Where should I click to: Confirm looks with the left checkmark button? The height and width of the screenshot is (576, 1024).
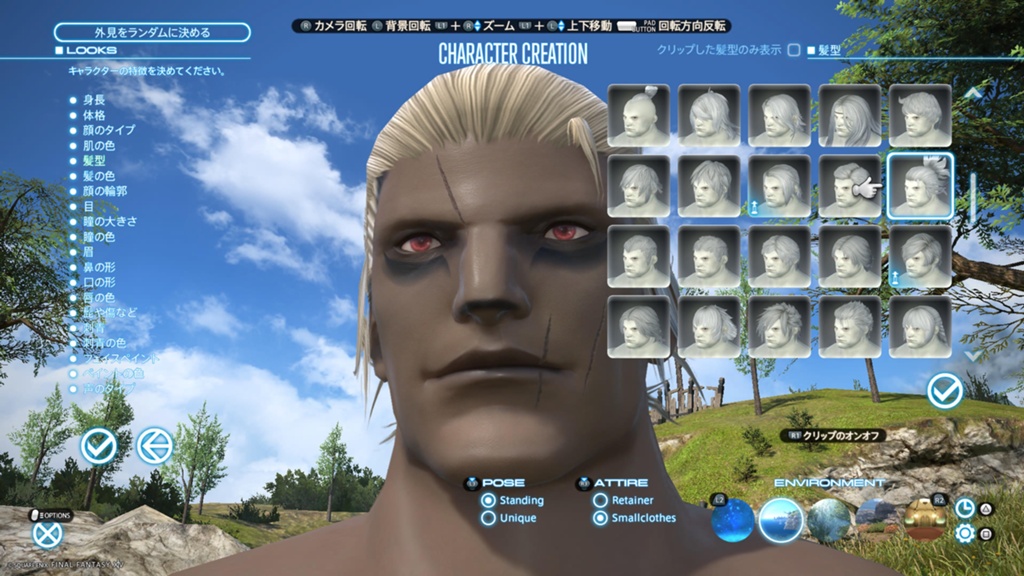coord(99,446)
